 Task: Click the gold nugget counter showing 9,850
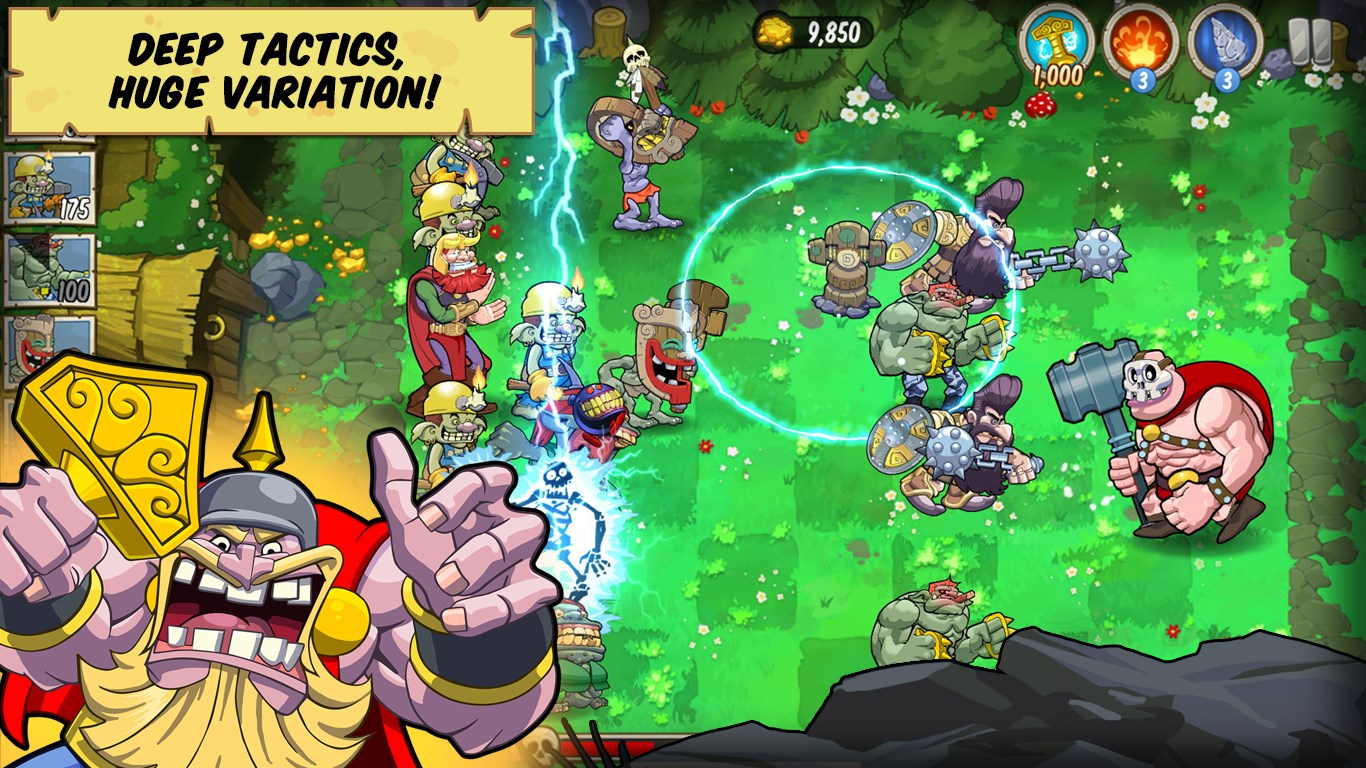tap(820, 30)
